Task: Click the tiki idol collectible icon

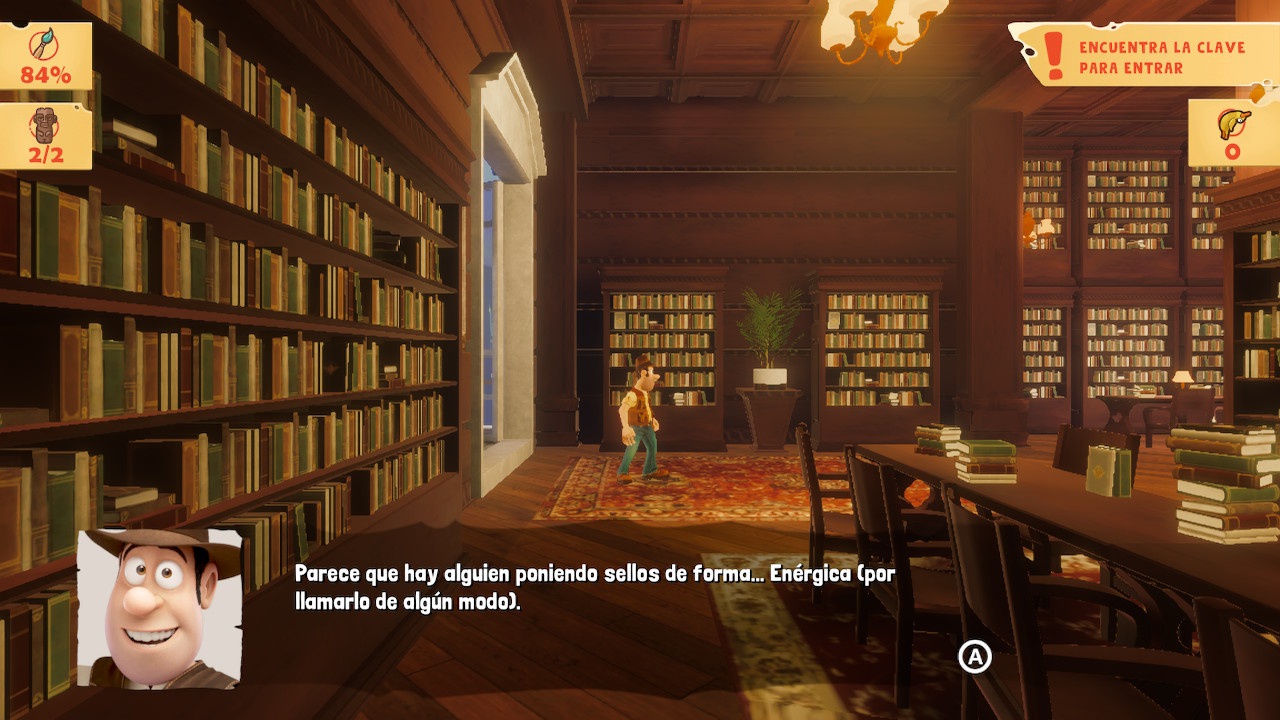Action: coord(45,125)
